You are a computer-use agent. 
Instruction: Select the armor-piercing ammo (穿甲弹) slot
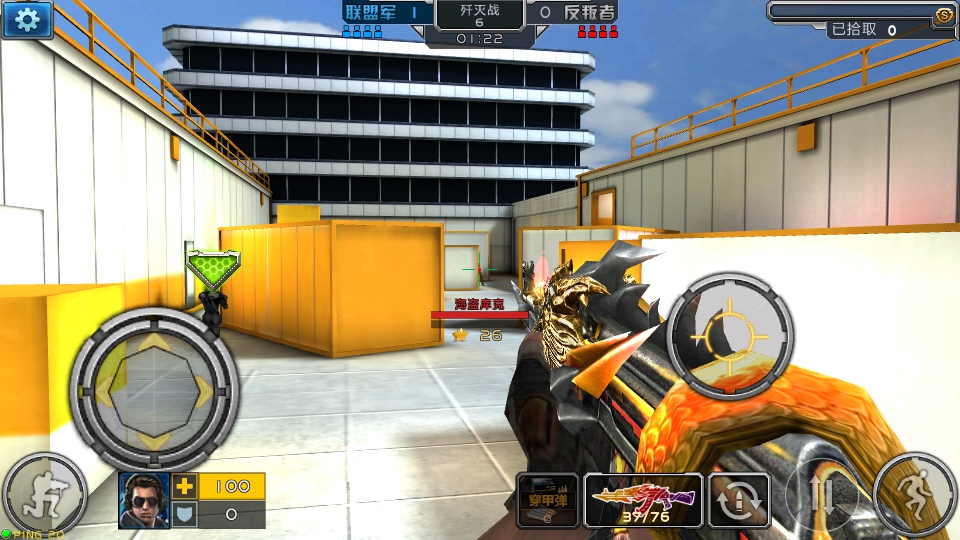pos(547,499)
